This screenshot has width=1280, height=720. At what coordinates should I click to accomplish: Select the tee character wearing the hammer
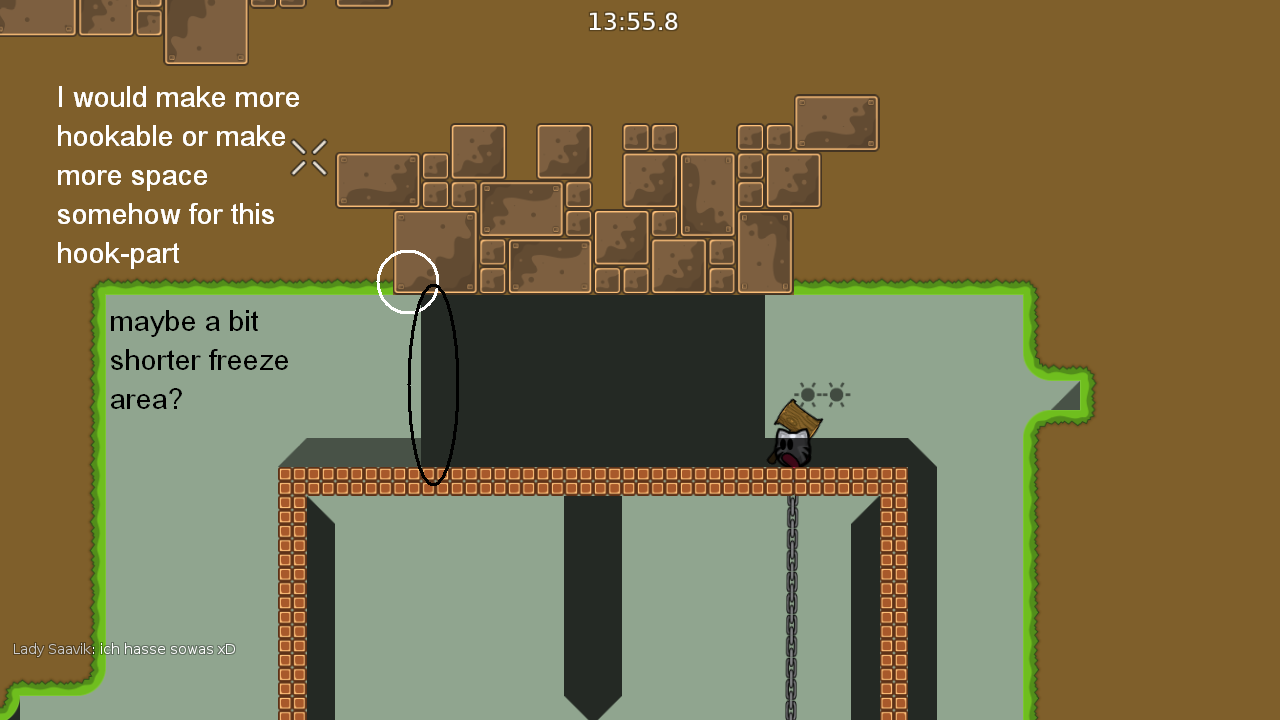click(791, 448)
